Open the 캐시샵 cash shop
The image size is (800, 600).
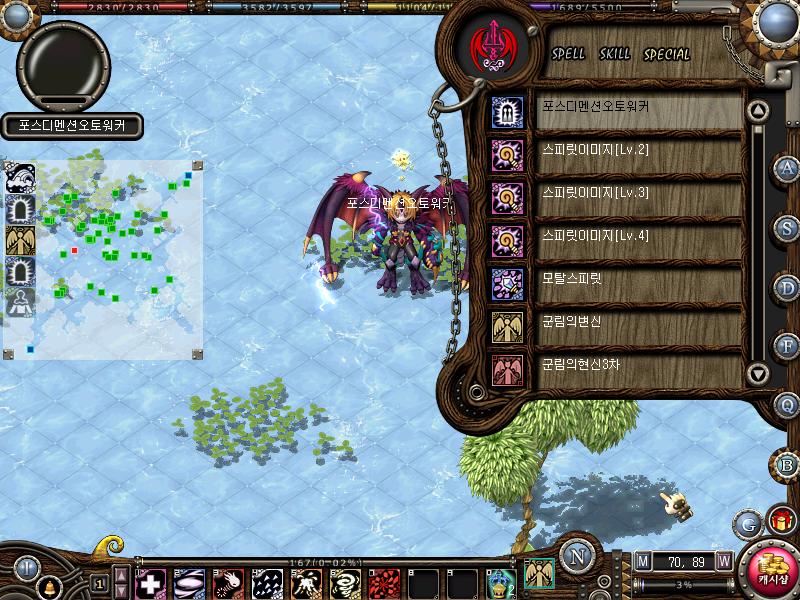[772, 571]
